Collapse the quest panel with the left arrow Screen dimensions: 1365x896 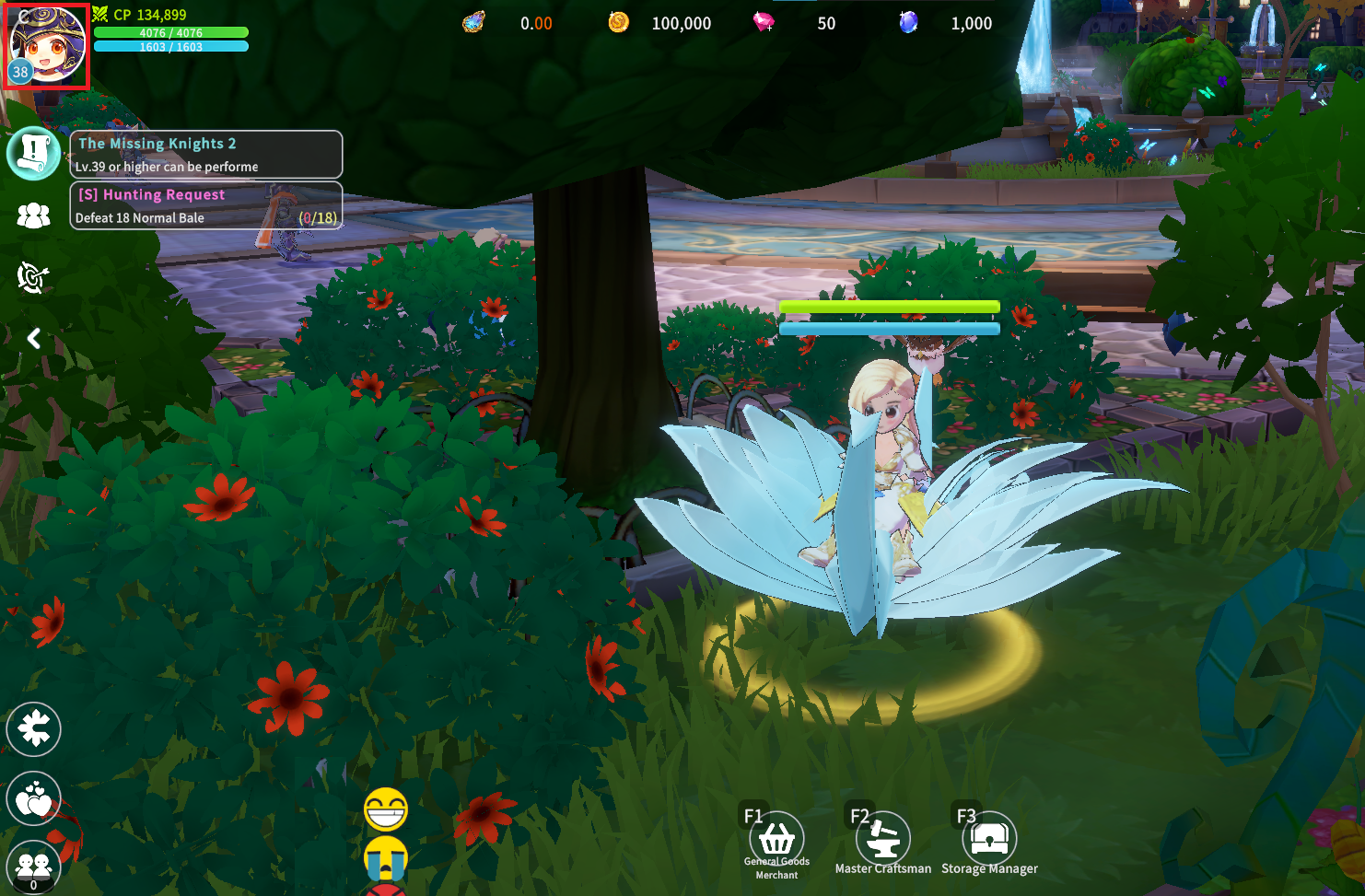34,339
